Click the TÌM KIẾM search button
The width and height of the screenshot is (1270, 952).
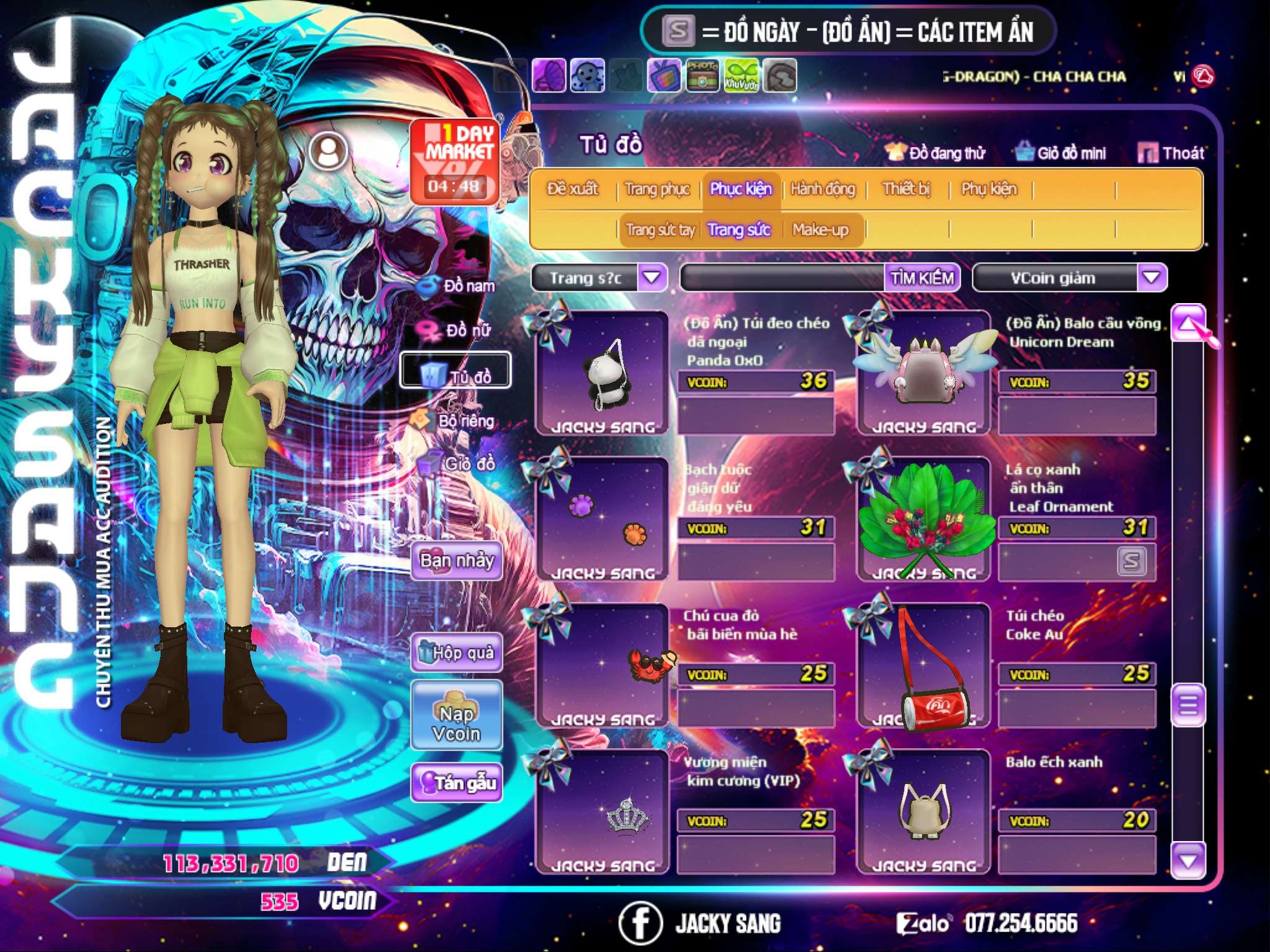[921, 278]
